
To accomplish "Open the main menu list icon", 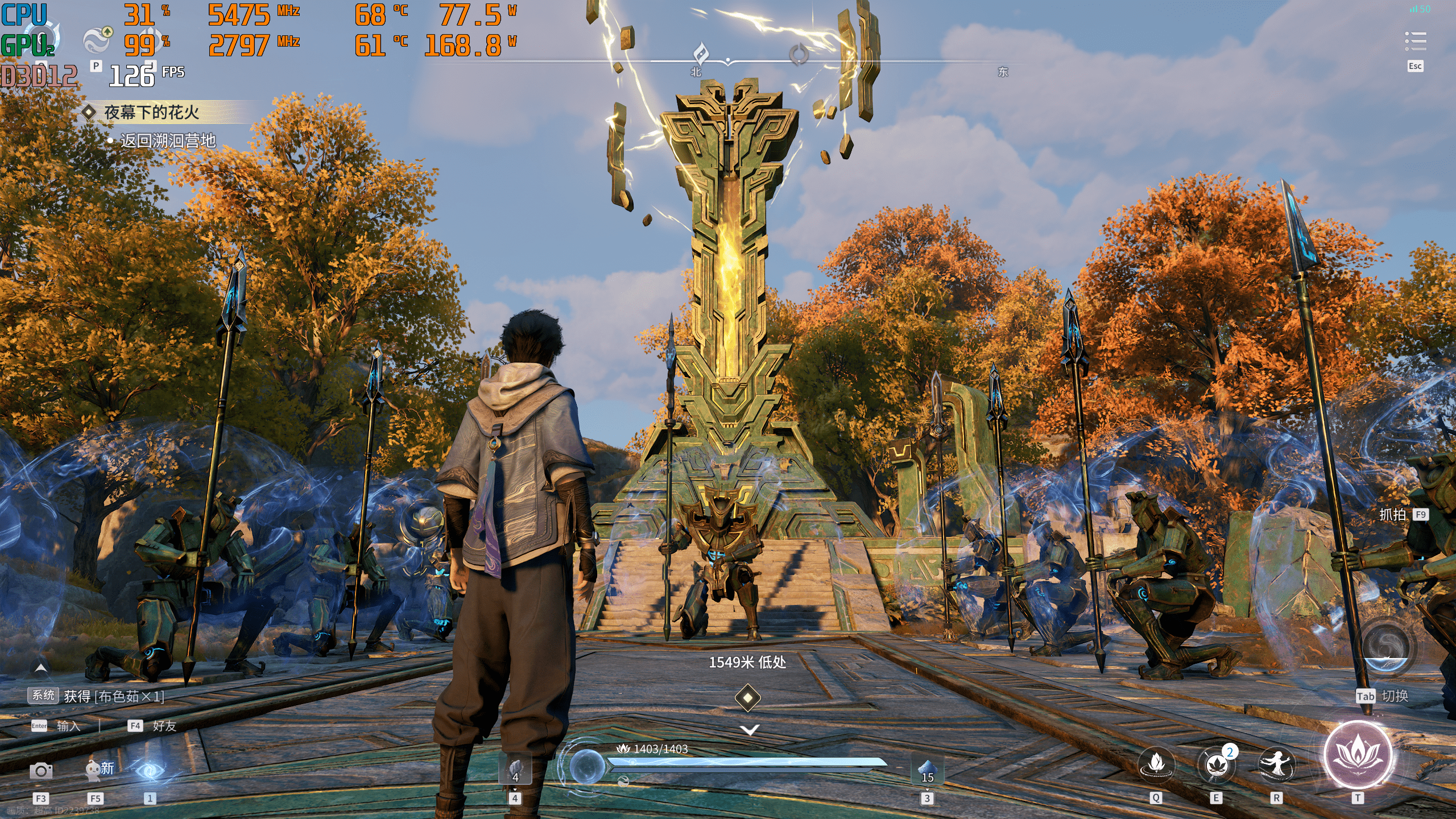I will pyautogui.click(x=1415, y=42).
